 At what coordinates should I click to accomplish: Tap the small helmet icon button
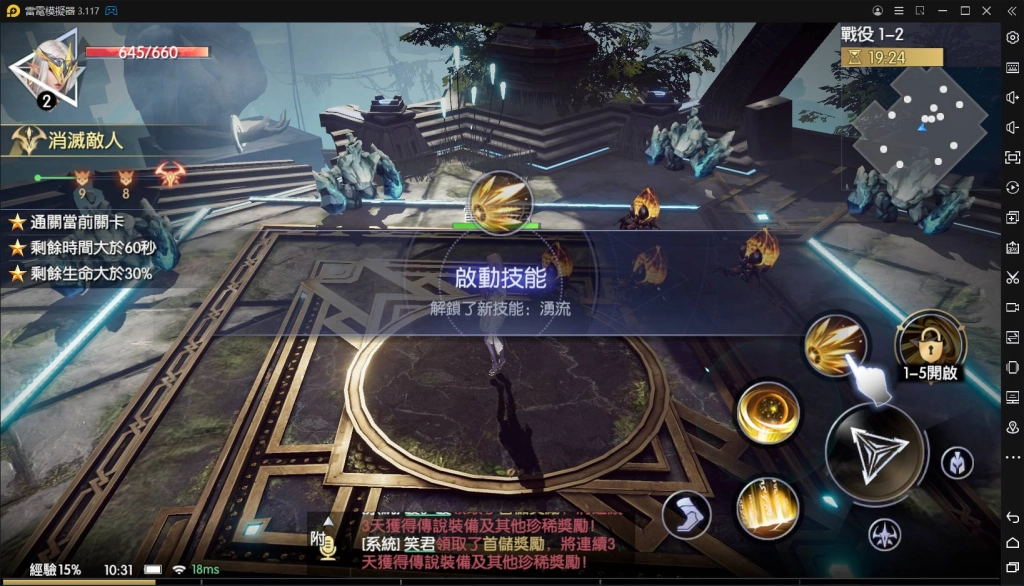click(x=957, y=463)
